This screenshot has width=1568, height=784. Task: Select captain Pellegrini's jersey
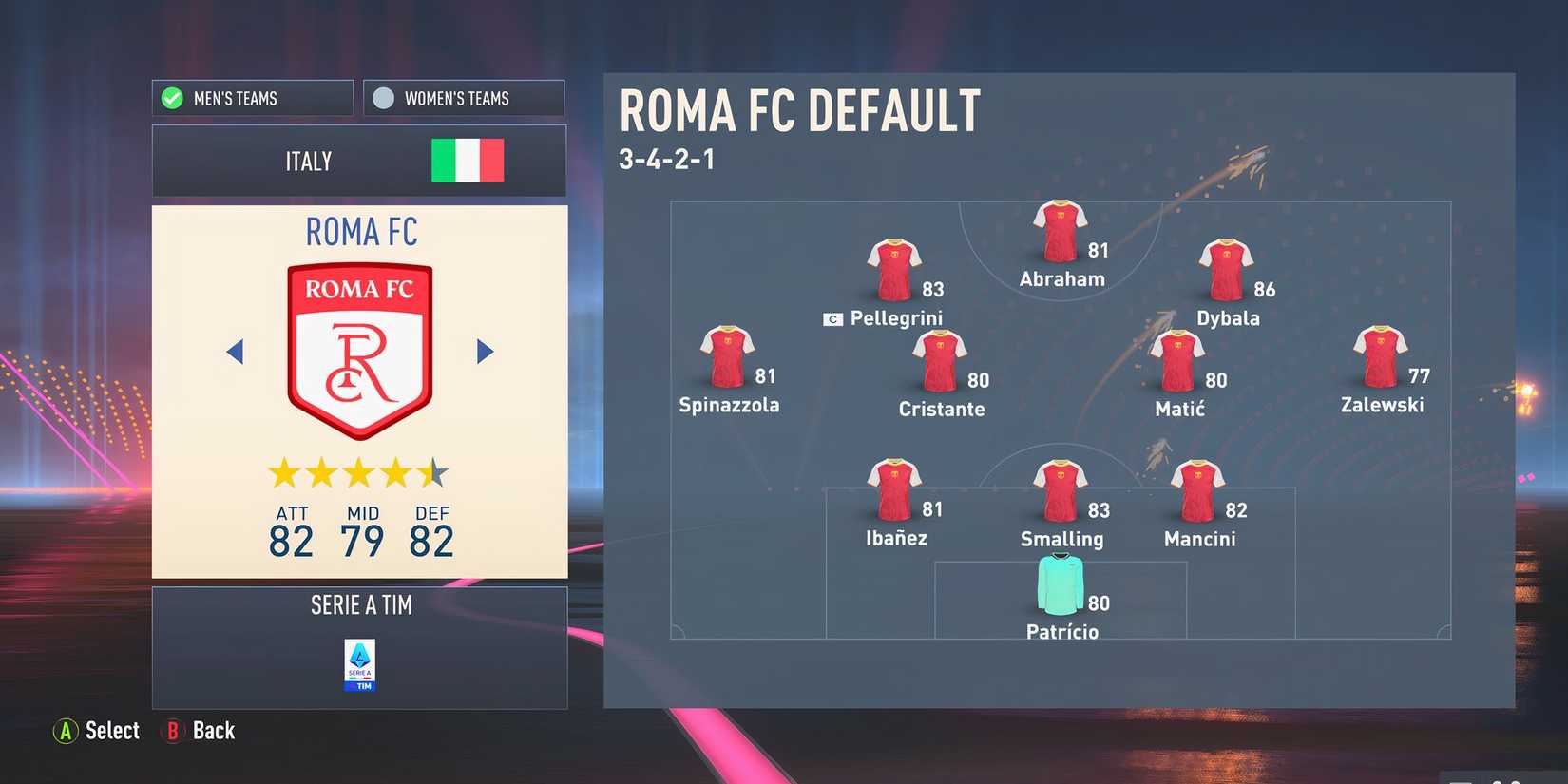point(894,267)
